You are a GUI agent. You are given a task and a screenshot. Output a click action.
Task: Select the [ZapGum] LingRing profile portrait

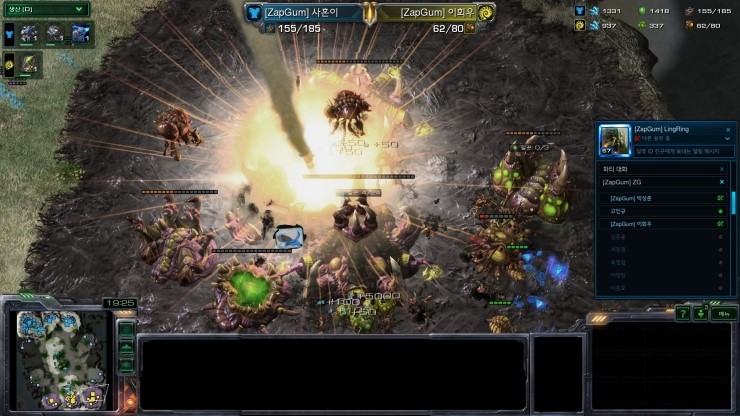click(x=614, y=140)
